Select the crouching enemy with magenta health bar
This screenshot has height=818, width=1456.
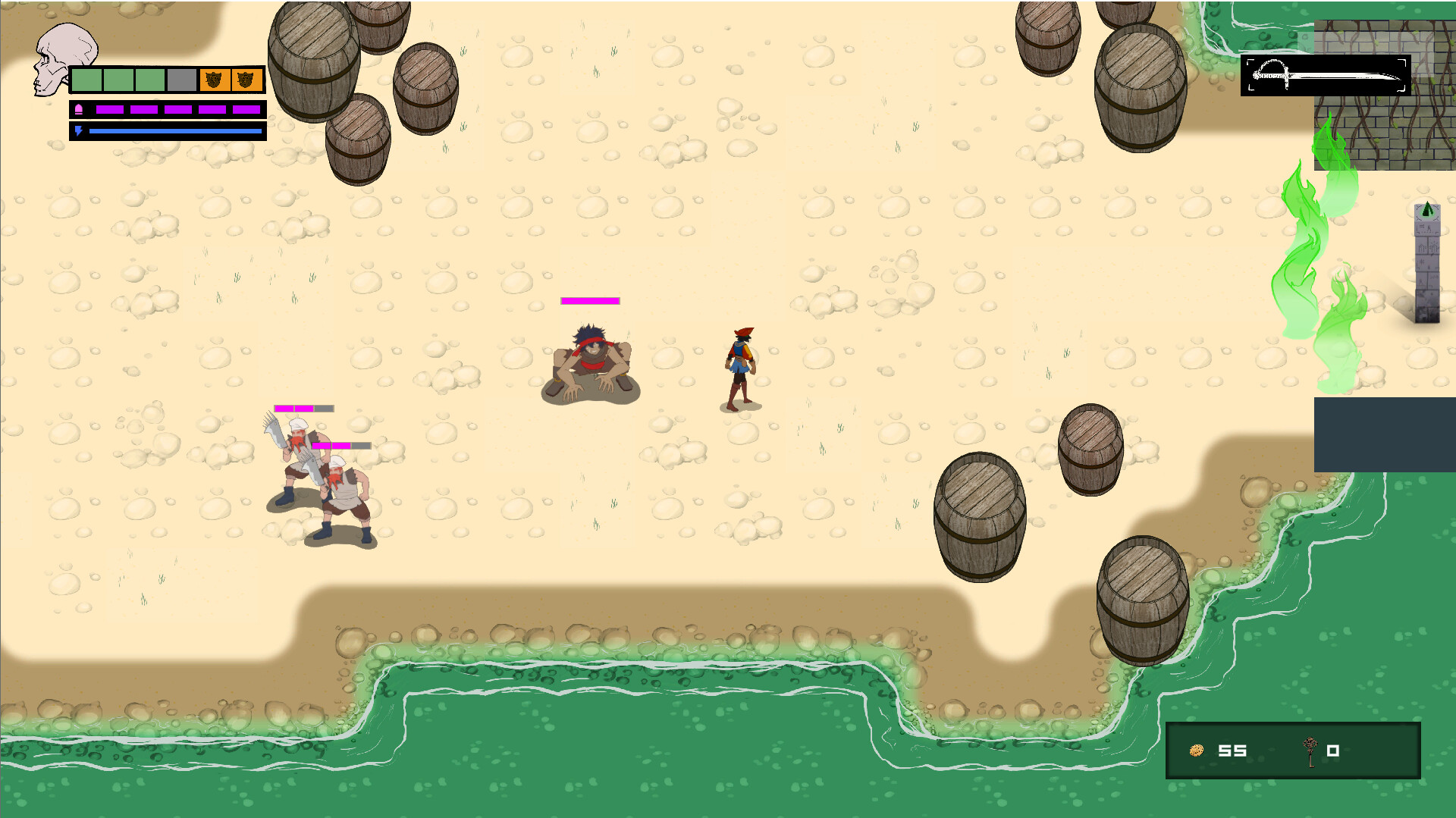click(x=591, y=356)
